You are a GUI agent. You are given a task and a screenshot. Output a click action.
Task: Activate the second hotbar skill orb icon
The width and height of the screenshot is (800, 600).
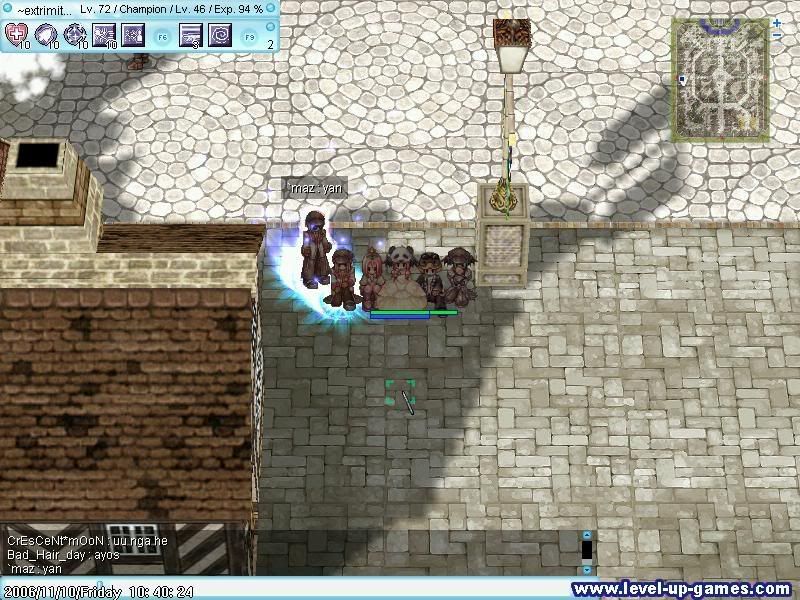tap(46, 36)
